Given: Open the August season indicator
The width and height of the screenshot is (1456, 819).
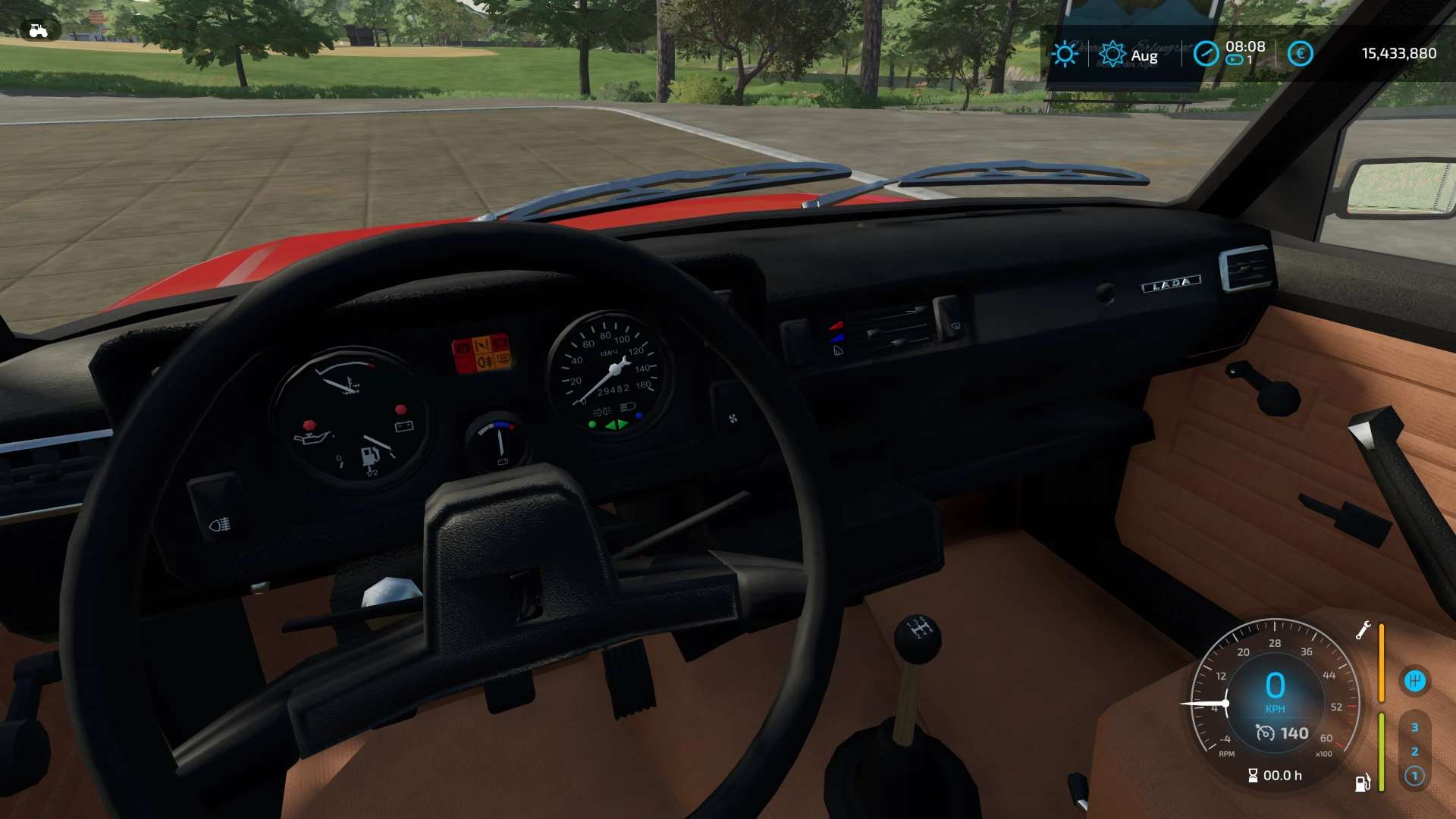Looking at the screenshot, I should tap(1112, 55).
